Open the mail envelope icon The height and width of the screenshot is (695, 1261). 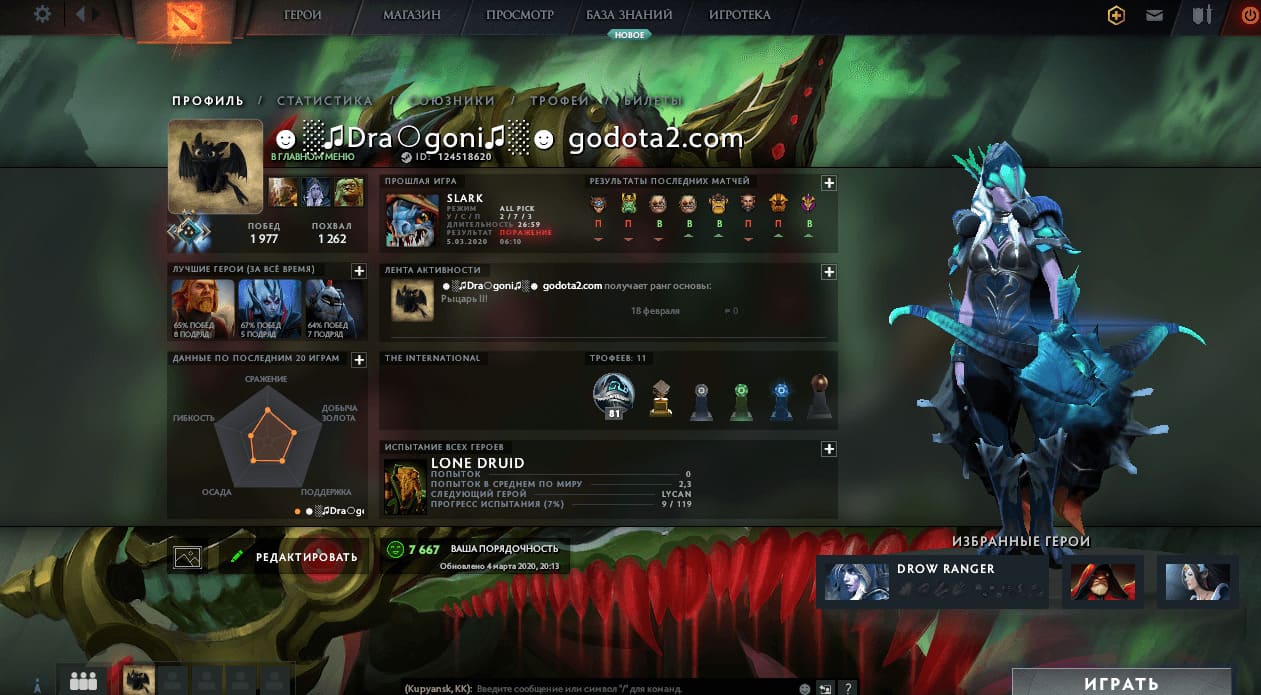(1155, 15)
